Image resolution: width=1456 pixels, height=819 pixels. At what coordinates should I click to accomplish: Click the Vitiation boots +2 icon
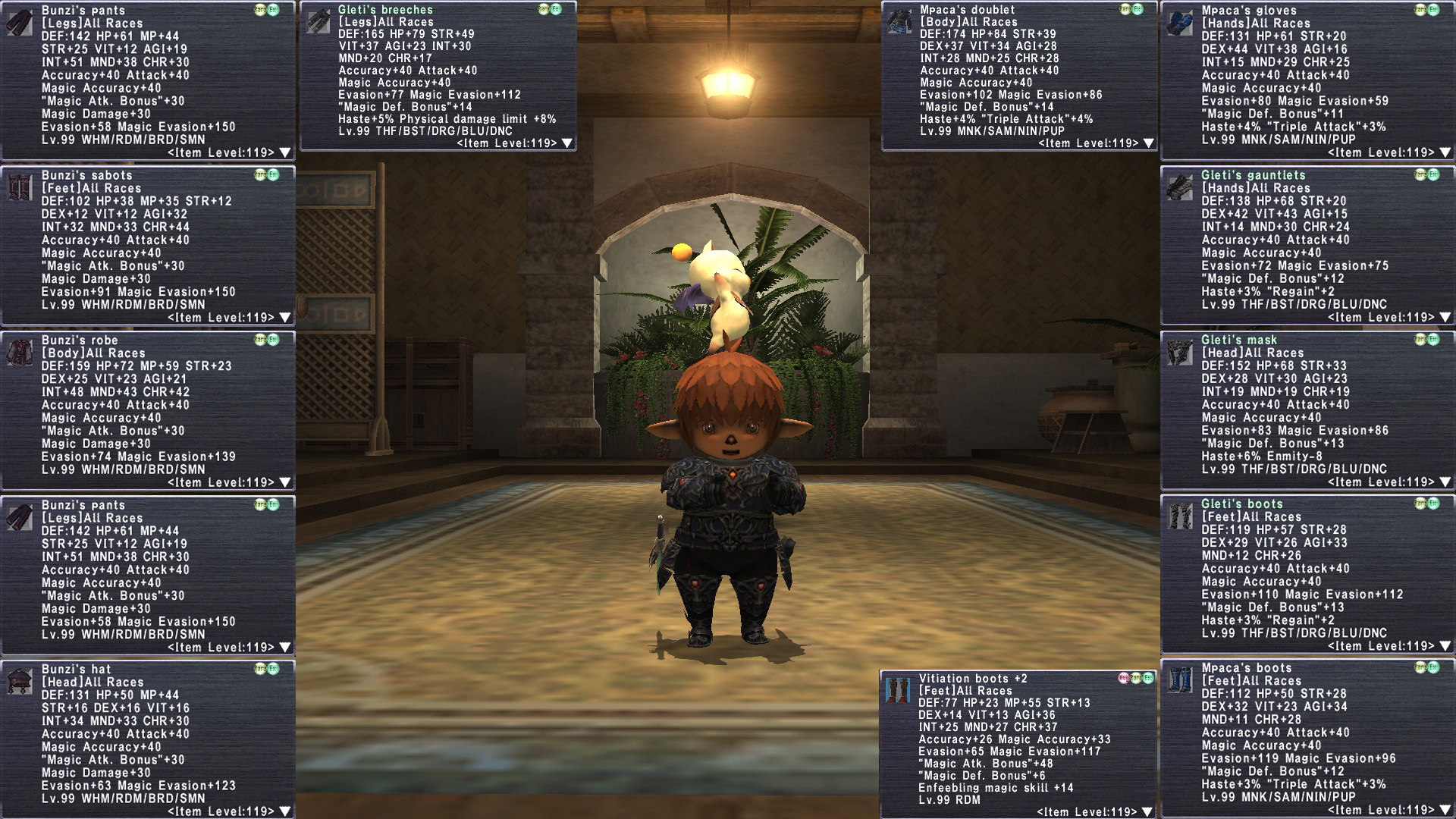(x=899, y=690)
